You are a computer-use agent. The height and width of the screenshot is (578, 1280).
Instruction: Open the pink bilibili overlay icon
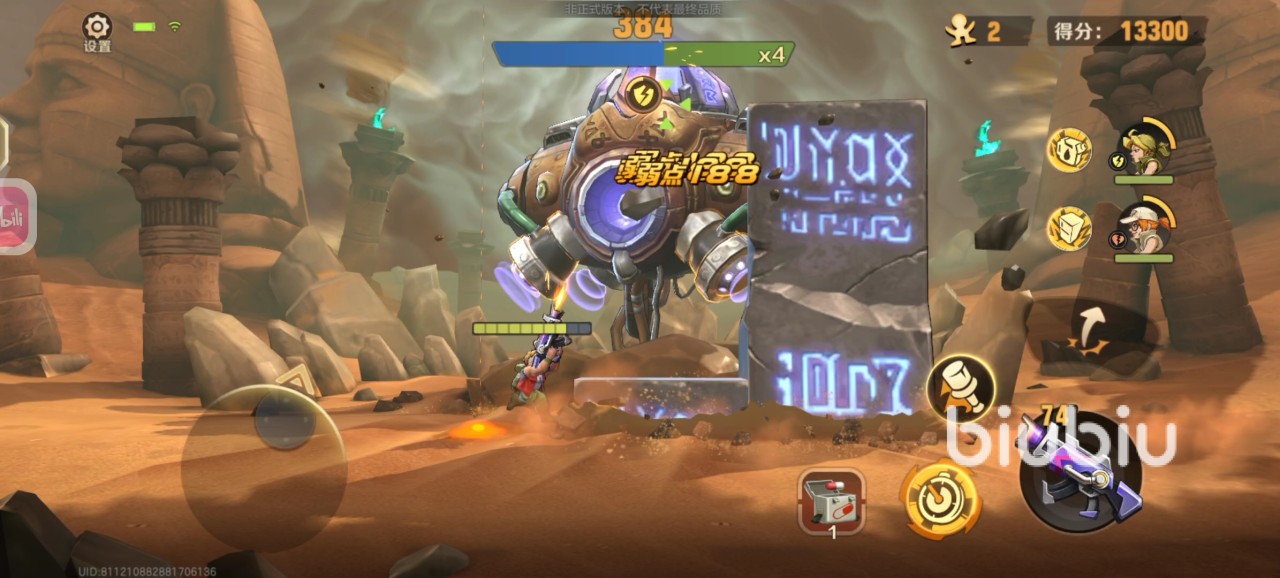pos(15,217)
